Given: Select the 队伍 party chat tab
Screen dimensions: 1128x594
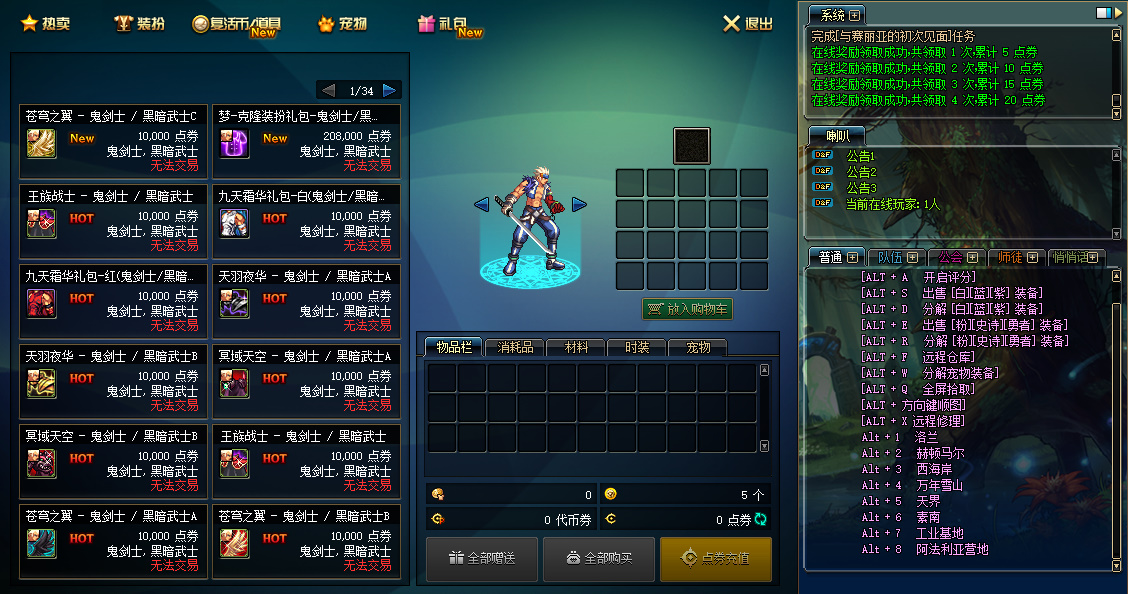Looking at the screenshot, I should (891, 257).
